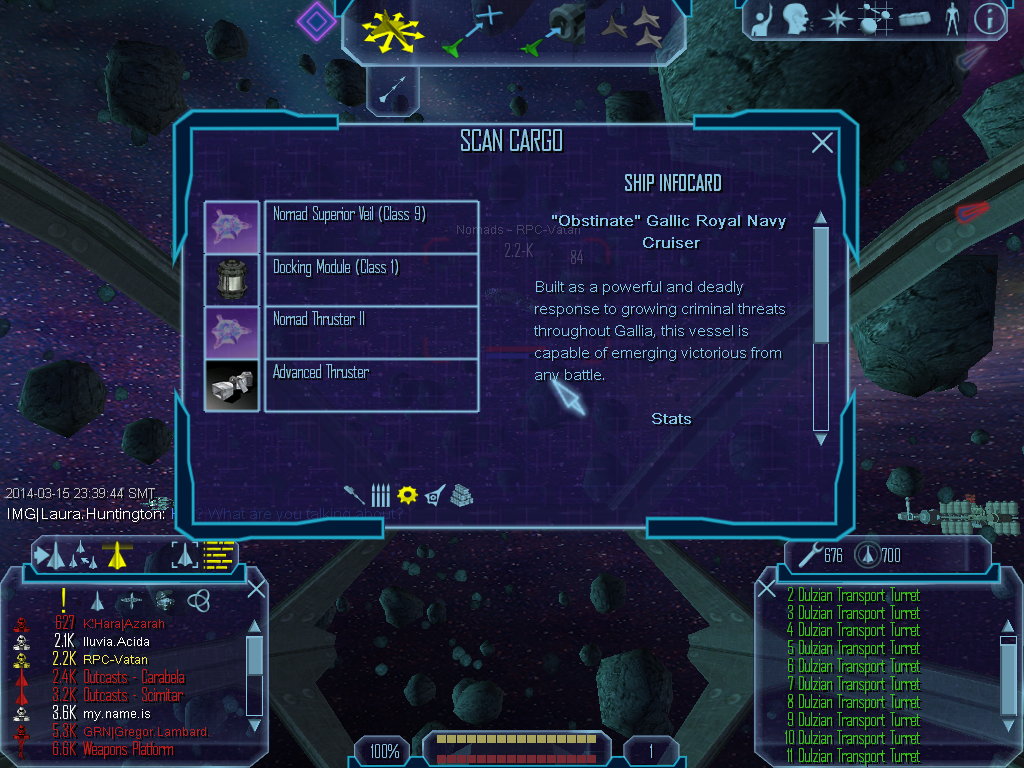1024x768 pixels.
Task: Close the contact list panel
Action: click(256, 588)
